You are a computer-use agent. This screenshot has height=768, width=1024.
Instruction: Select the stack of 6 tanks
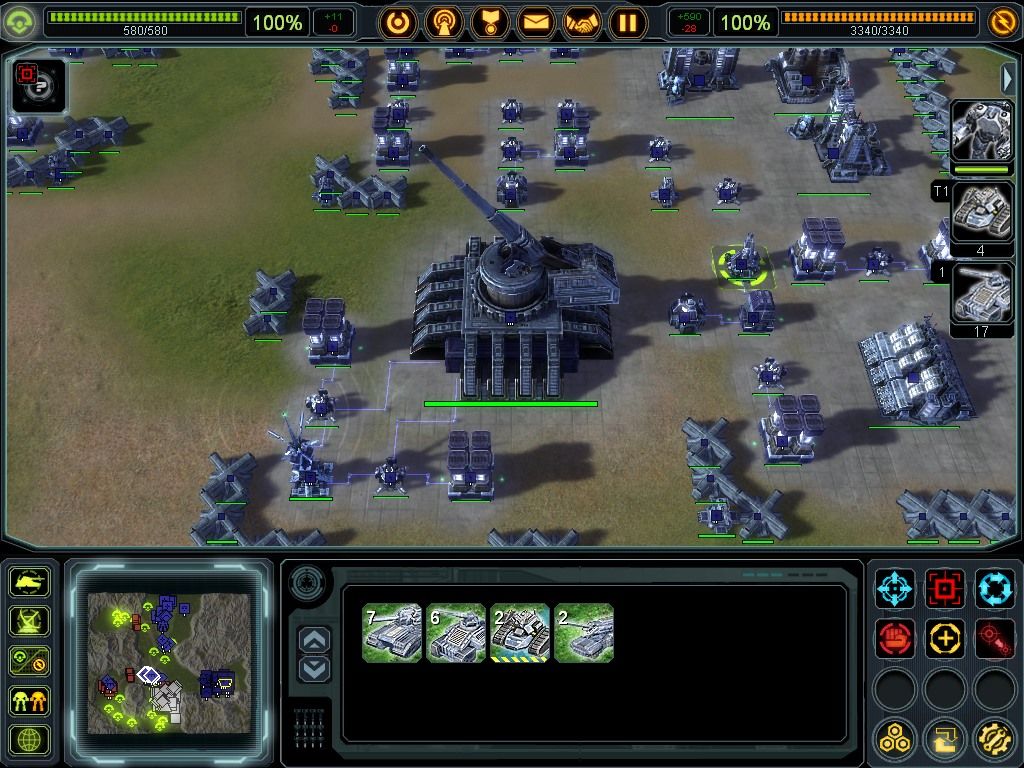click(x=456, y=632)
